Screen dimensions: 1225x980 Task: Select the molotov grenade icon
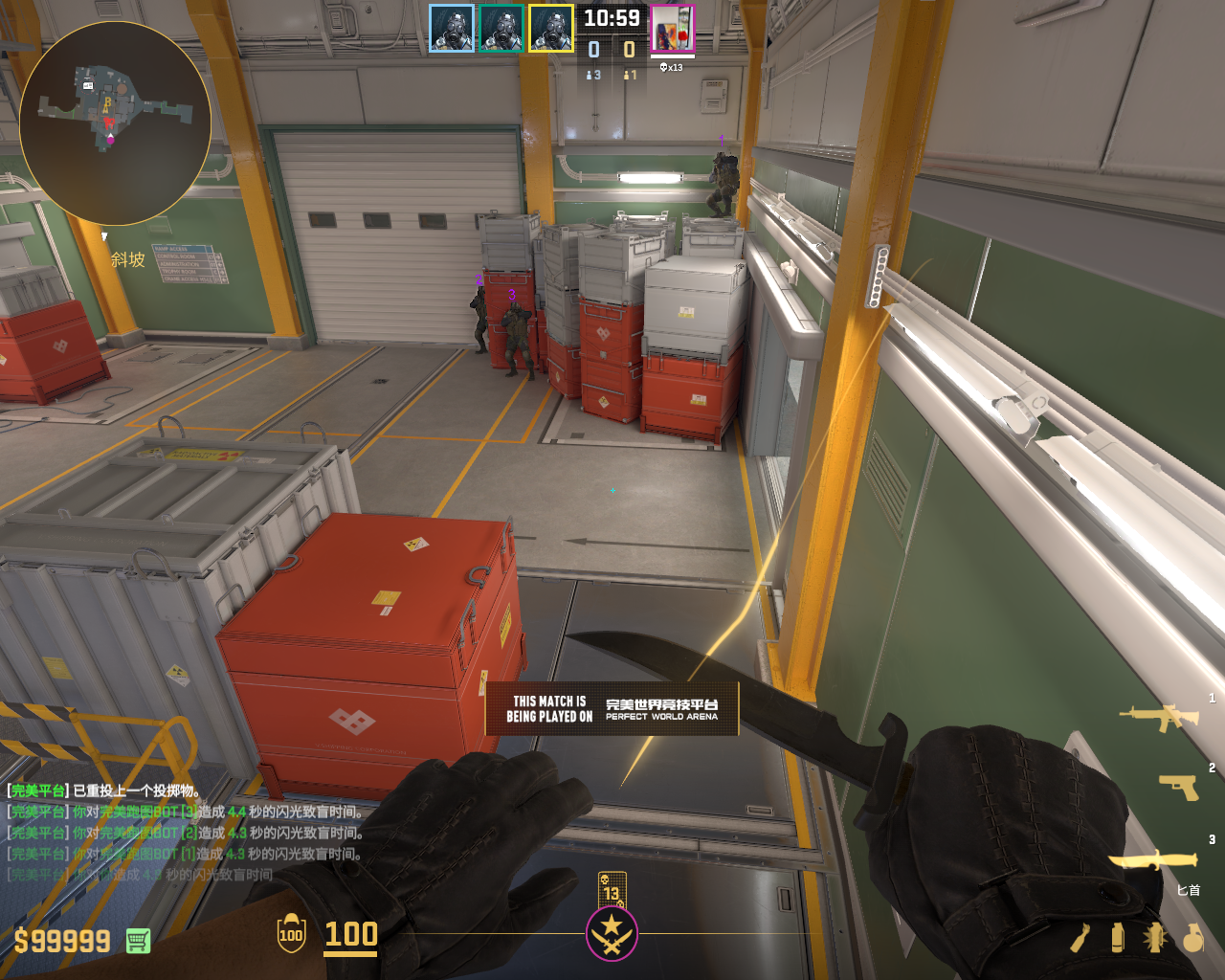coord(1080,938)
